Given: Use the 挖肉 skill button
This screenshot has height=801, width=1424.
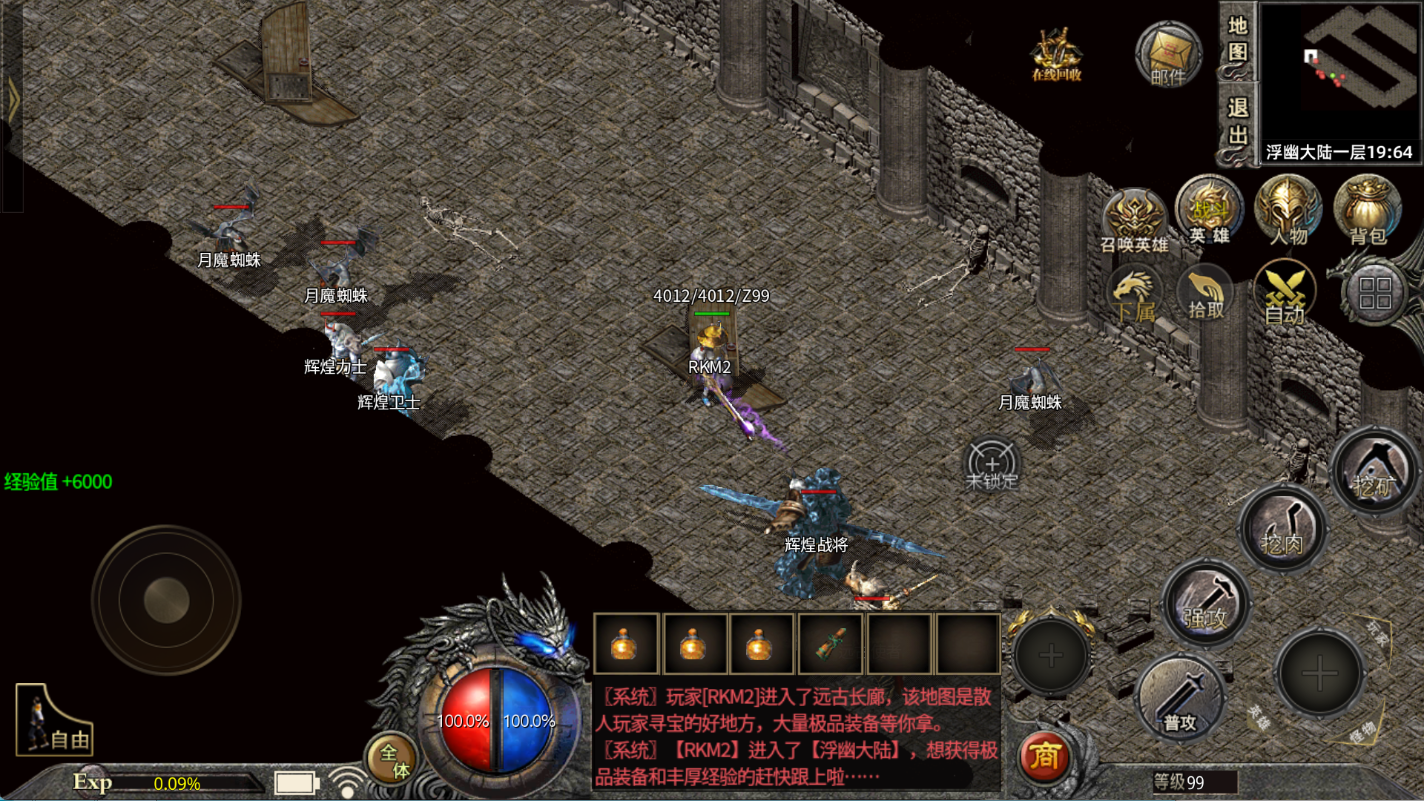Looking at the screenshot, I should [1283, 528].
